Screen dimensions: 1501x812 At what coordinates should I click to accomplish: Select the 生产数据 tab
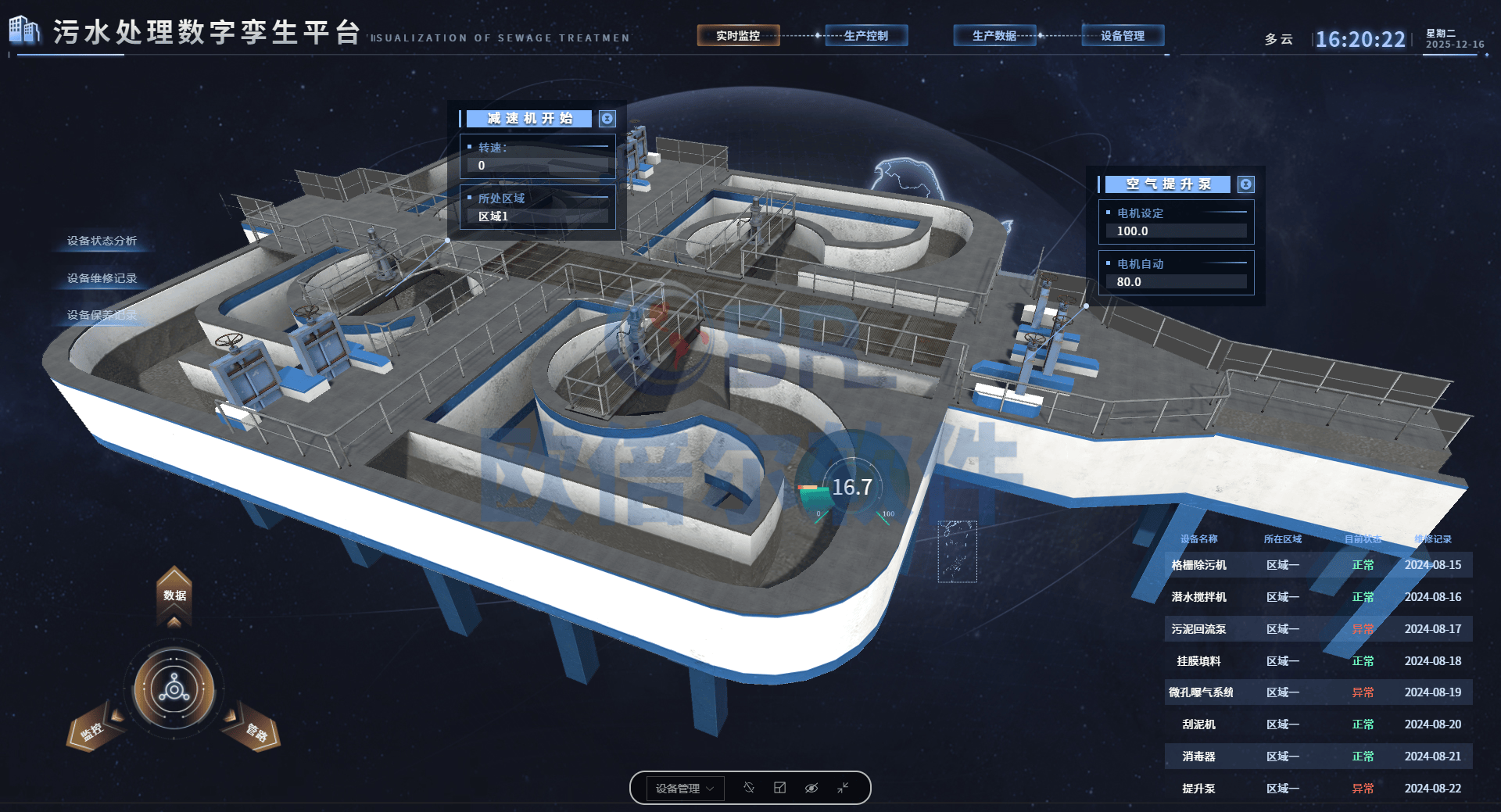994,36
